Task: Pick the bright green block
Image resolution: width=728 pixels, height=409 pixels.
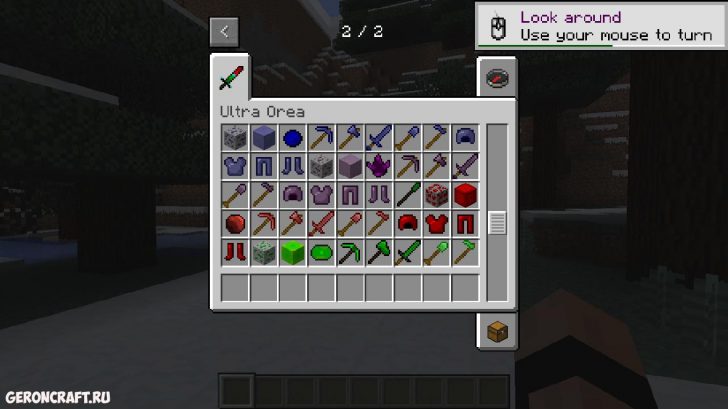Action: (292, 253)
